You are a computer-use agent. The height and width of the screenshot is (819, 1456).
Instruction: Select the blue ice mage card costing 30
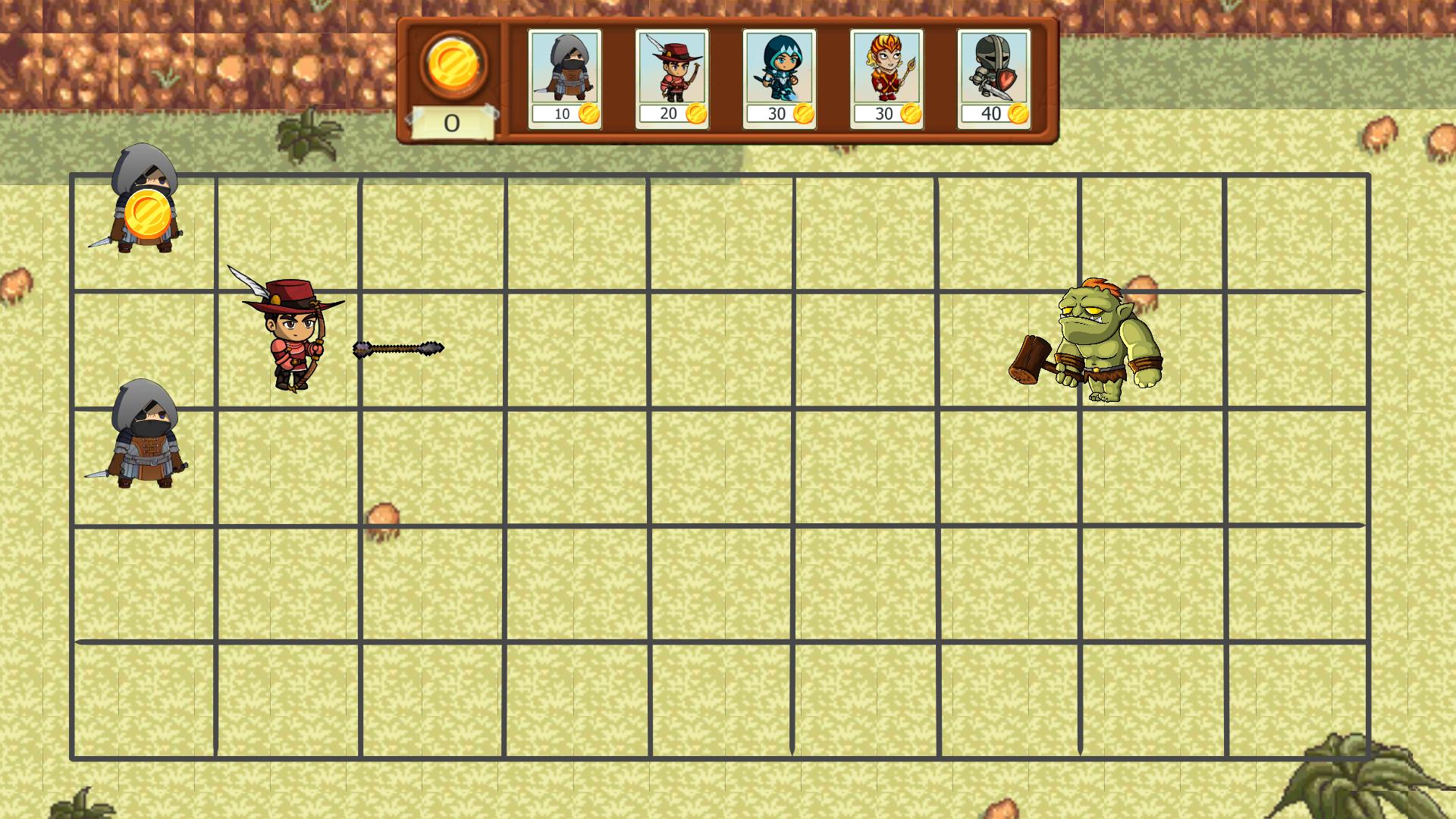pos(778,72)
